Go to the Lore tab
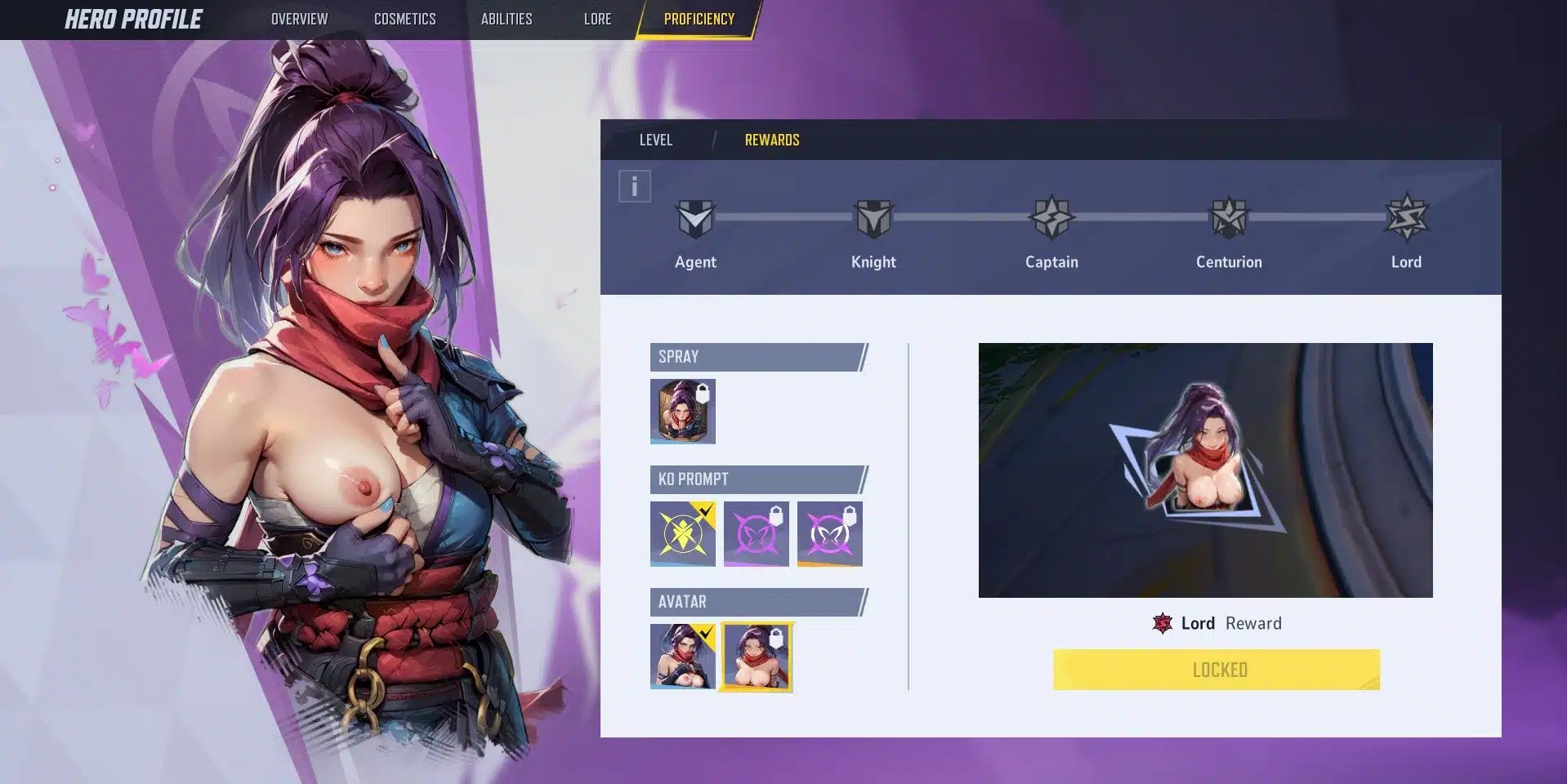The image size is (1567, 784). pyautogui.click(x=597, y=19)
